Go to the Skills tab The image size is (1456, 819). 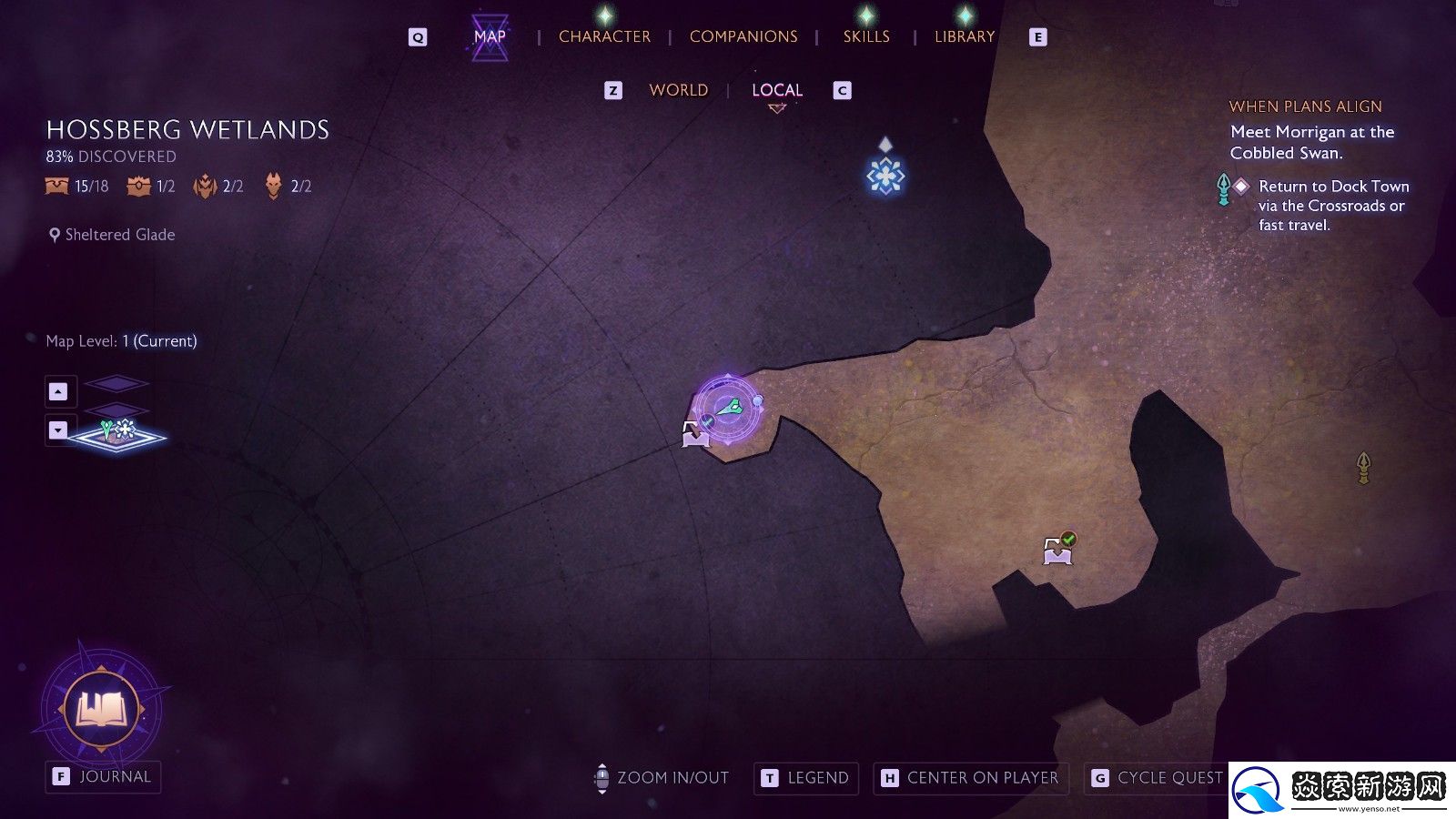865,36
